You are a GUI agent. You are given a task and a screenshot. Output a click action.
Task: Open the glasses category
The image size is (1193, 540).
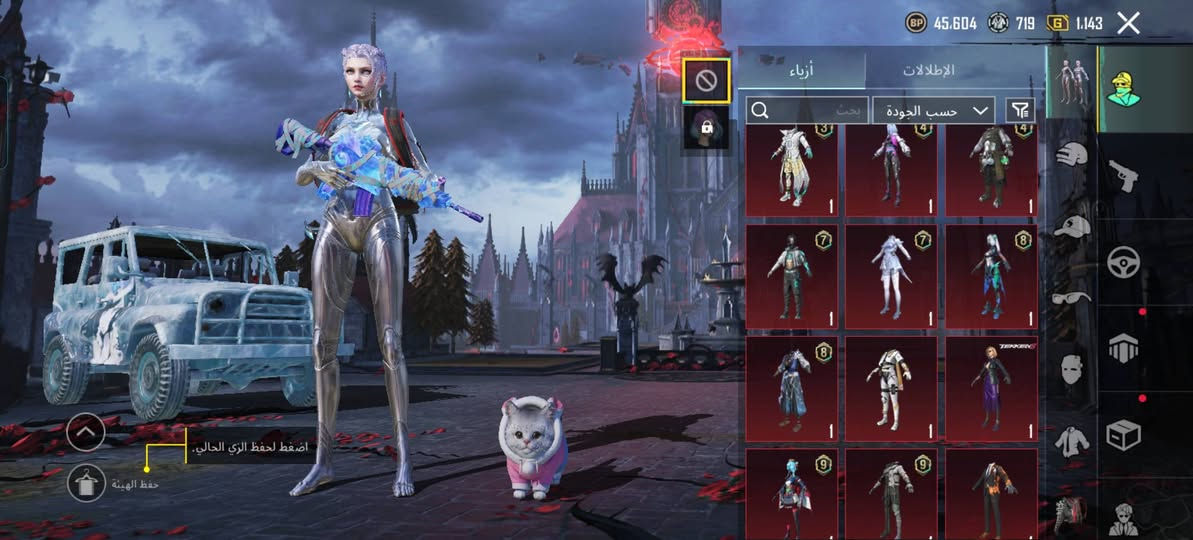coord(1072,297)
